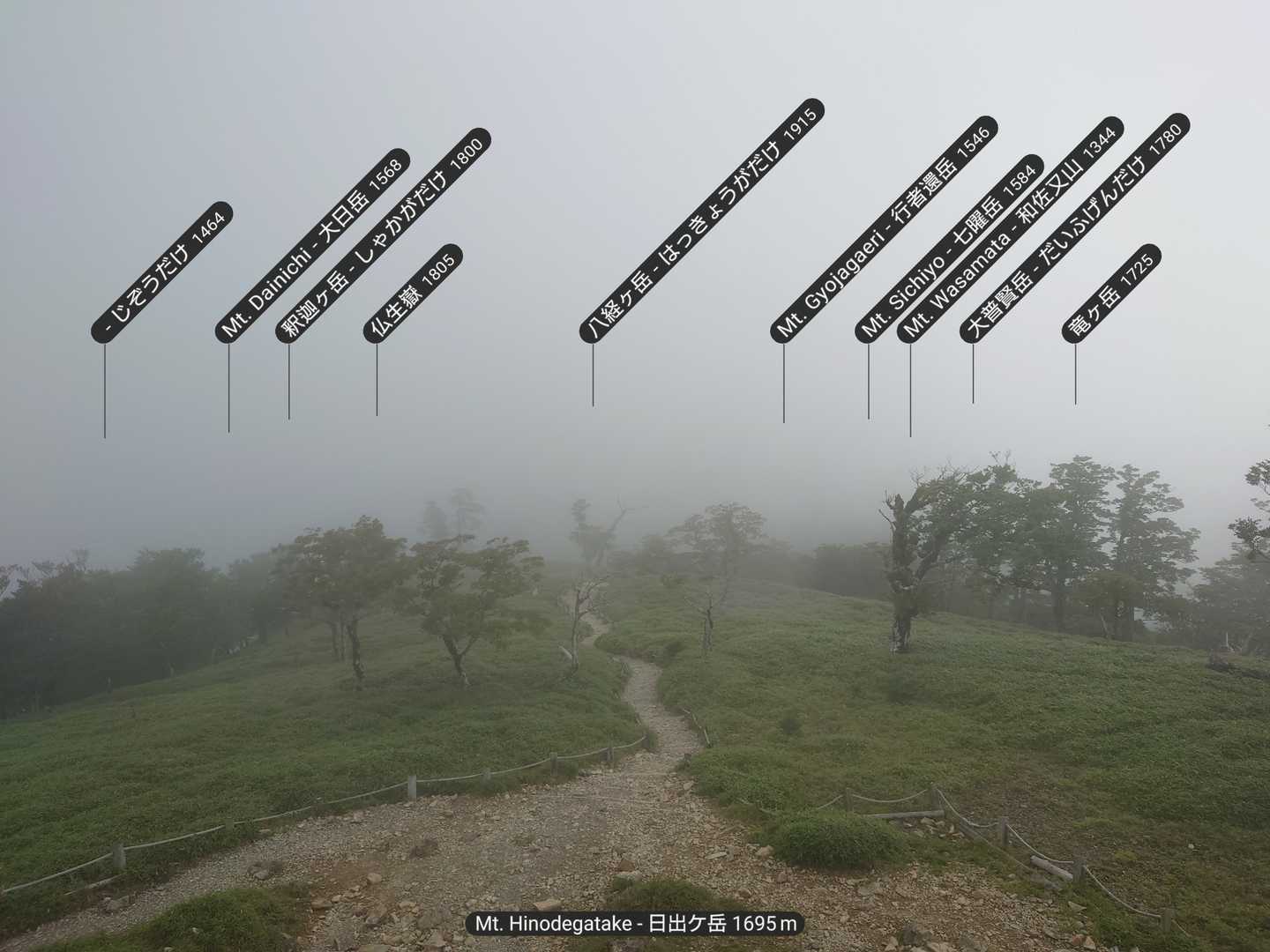Click the Mt. Hinodegatake viewpoint label
The width and height of the screenshot is (1270, 952).
[635, 924]
